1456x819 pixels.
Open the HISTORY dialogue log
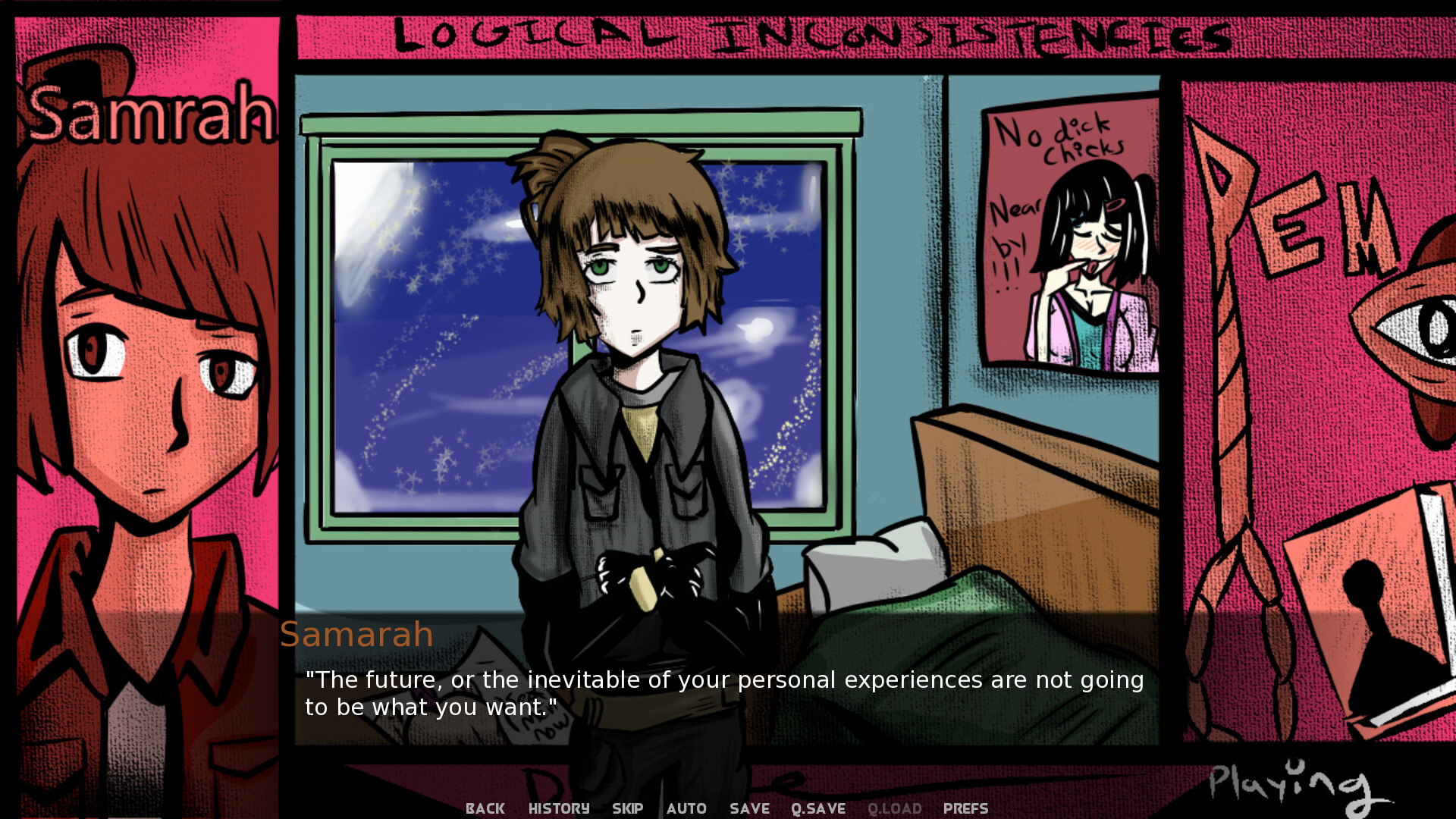click(558, 808)
